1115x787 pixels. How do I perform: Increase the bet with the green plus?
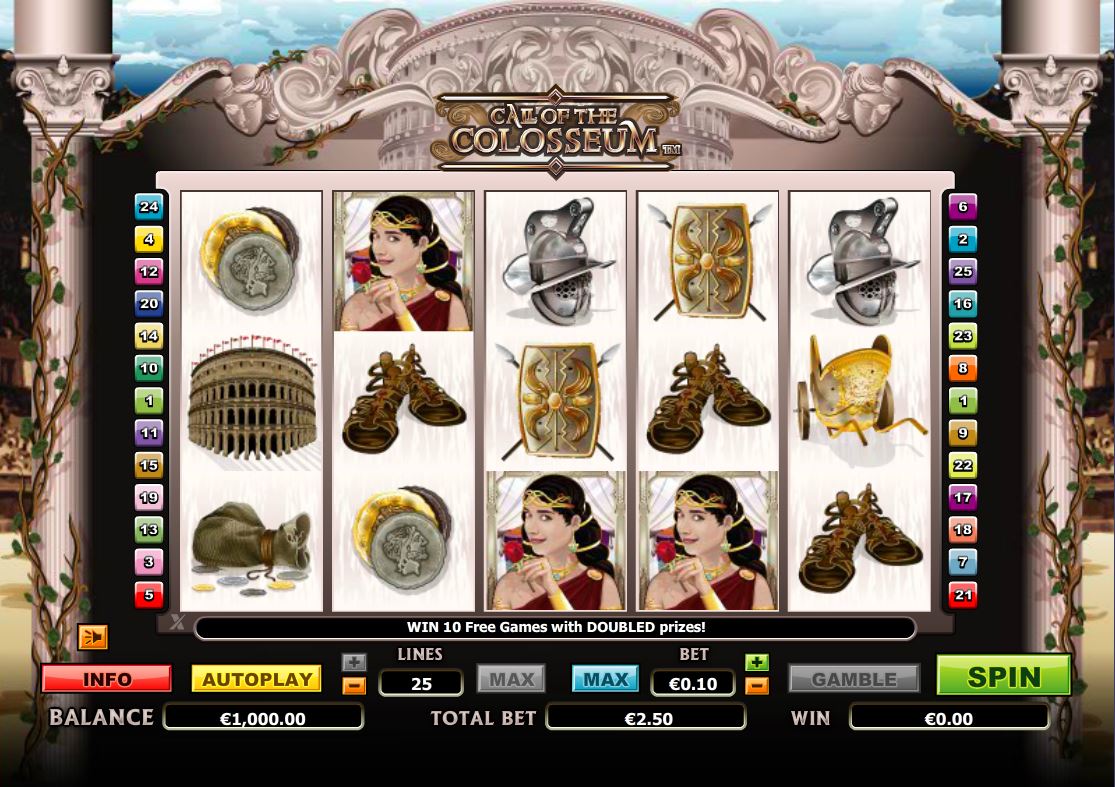coord(757,662)
